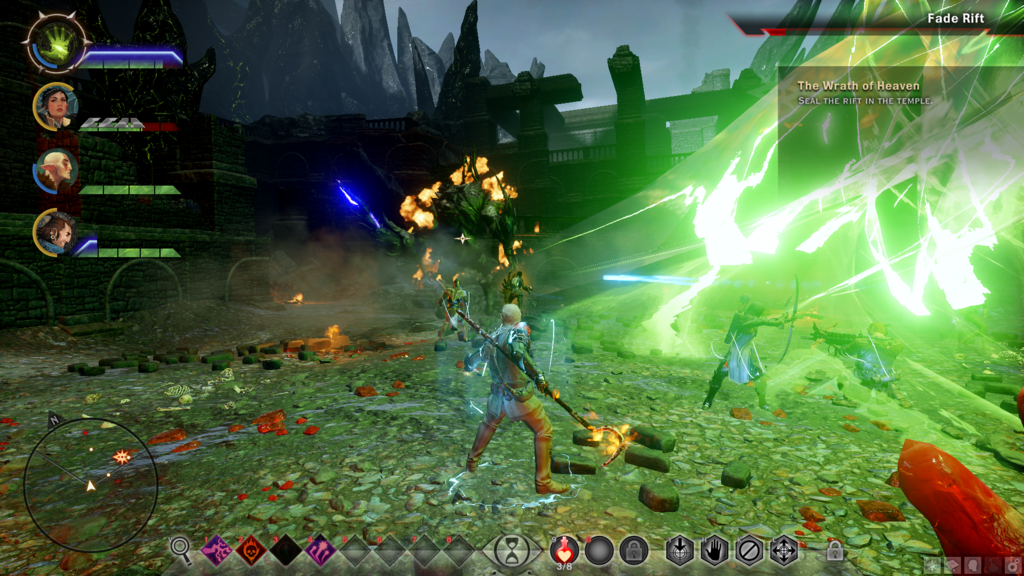Open the character head profile shortcut
Screen dimensions: 1024x576
(x=975, y=566)
